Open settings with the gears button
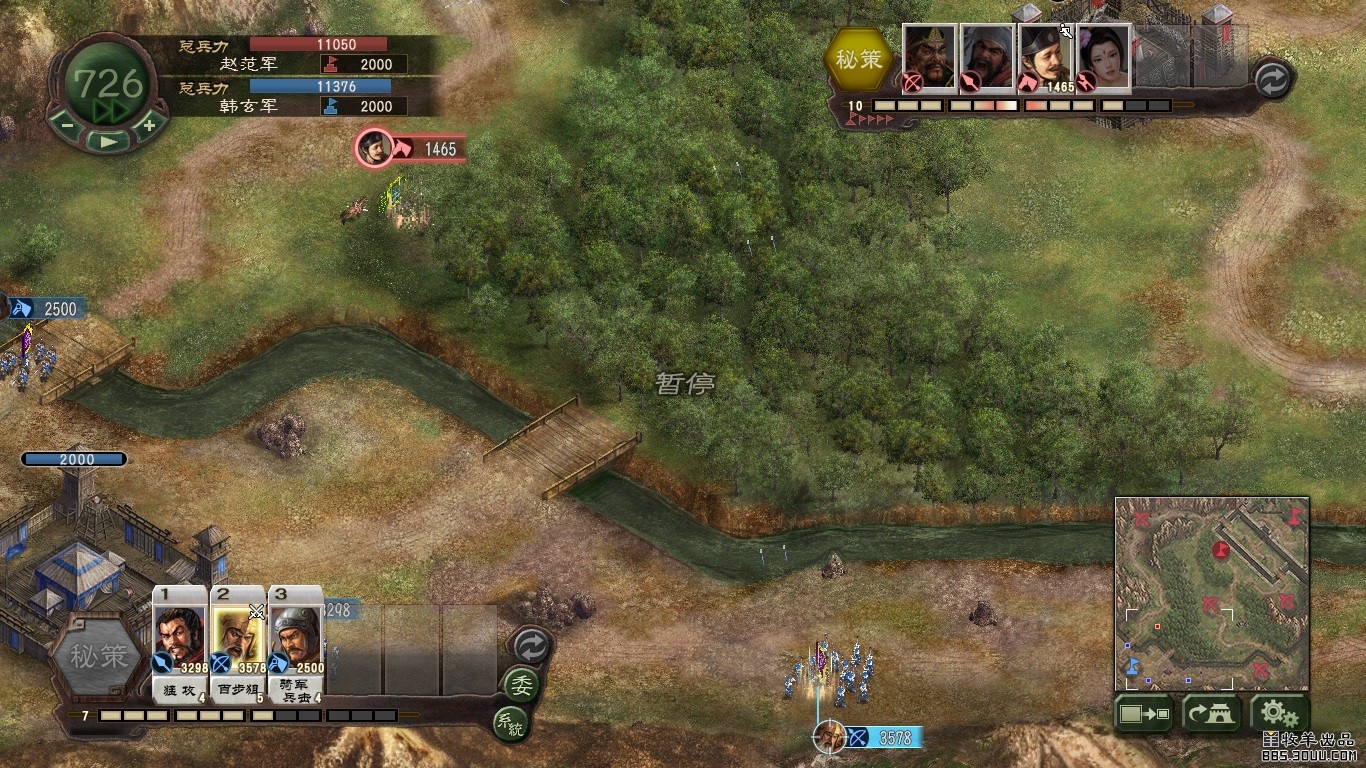 pyautogui.click(x=1279, y=714)
